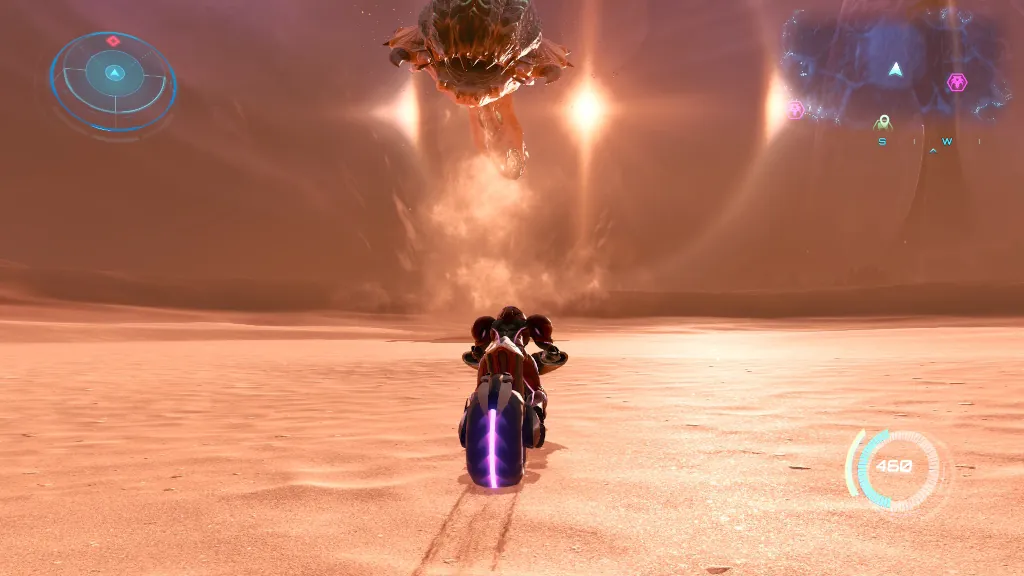Click the cyan player arrow on the minimap
Screen dimensions: 1024x576
[x=896, y=69]
